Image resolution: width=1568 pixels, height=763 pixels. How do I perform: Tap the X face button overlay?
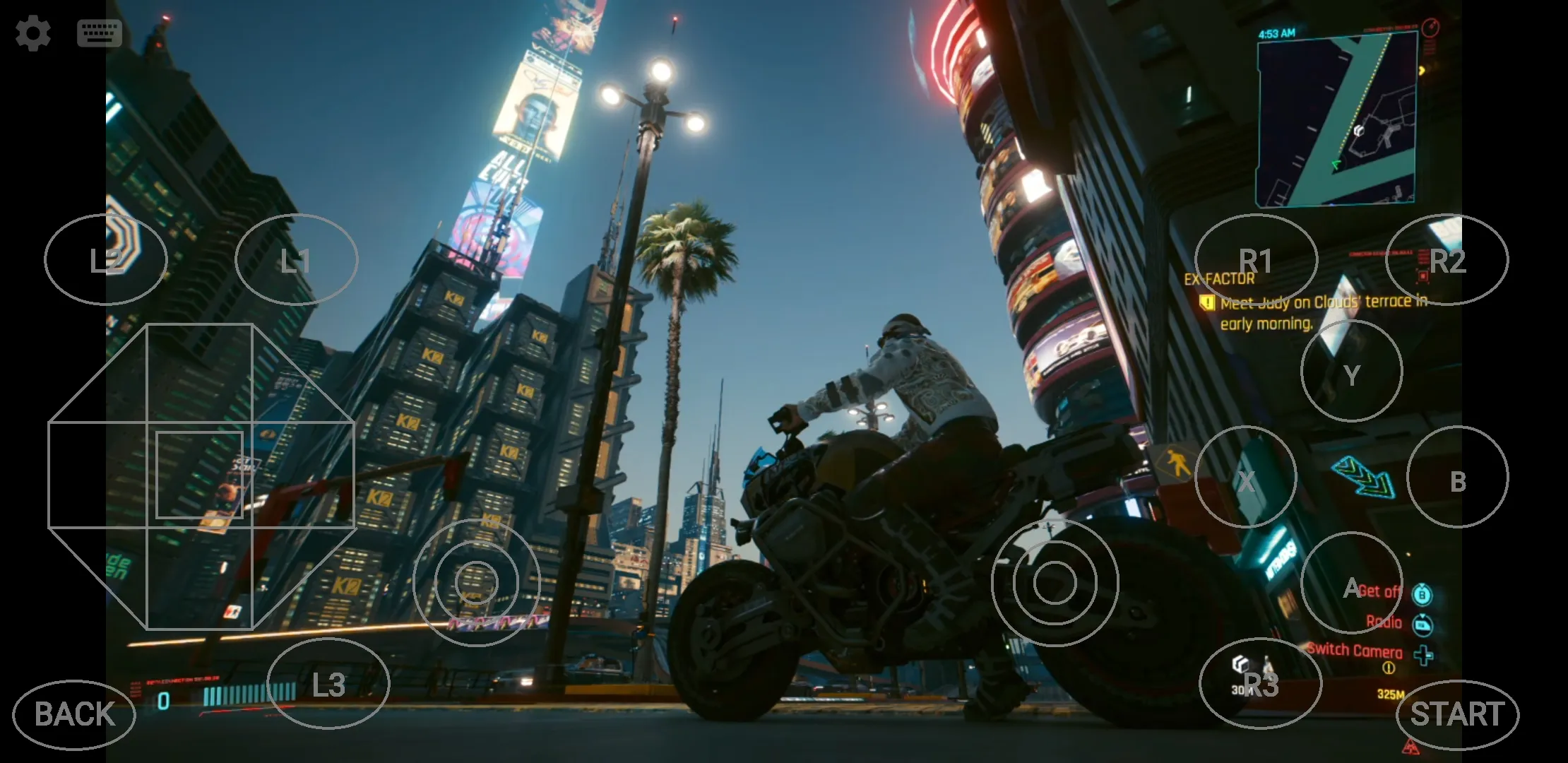pos(1245,478)
